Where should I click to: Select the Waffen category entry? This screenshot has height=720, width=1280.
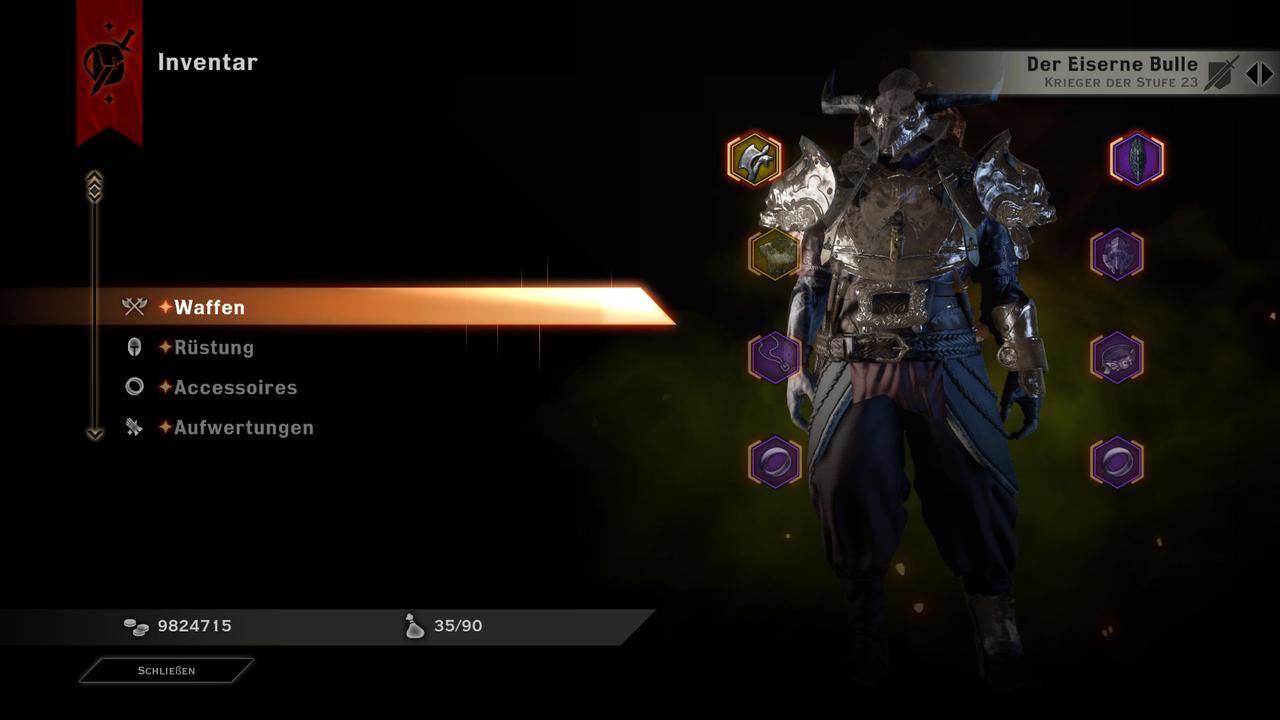[x=209, y=307]
